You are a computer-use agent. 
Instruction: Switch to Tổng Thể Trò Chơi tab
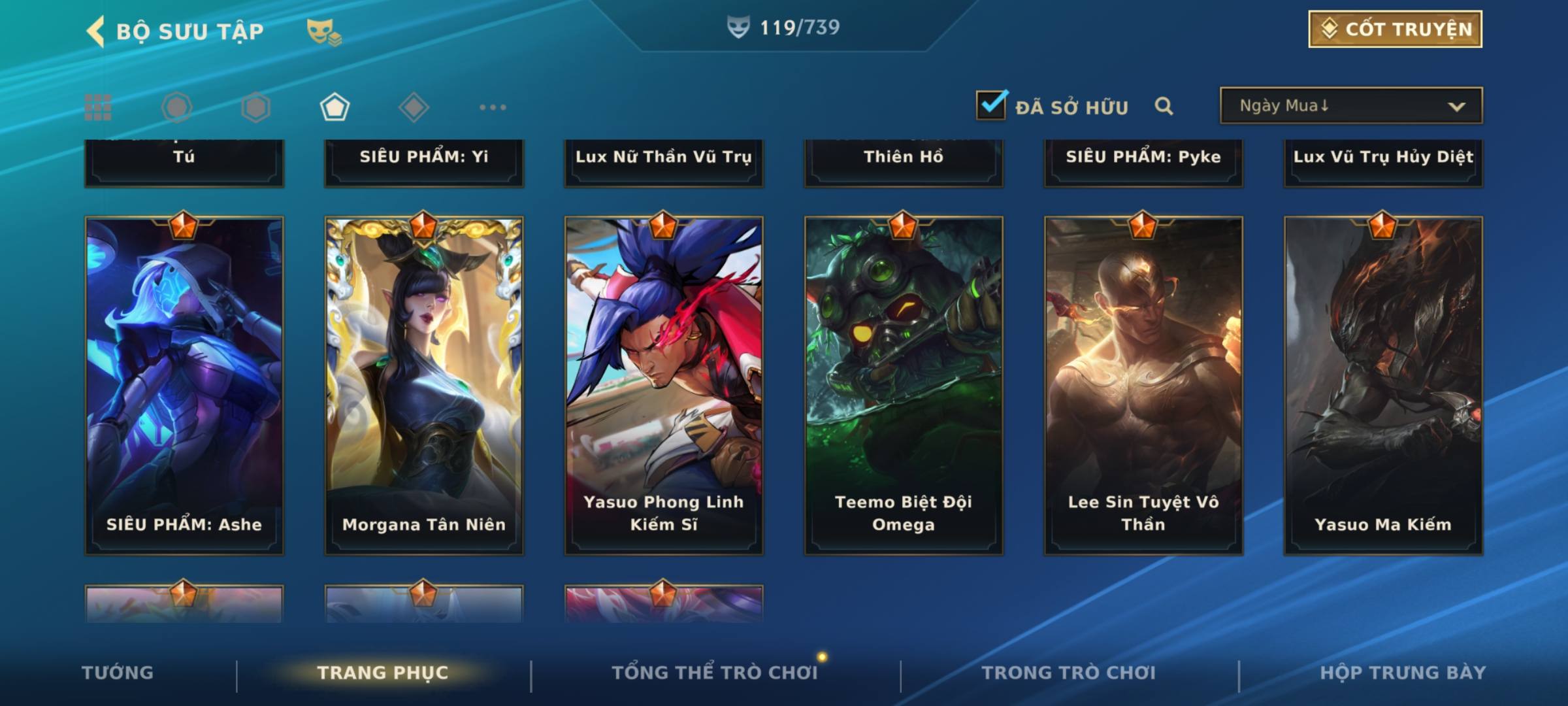tap(715, 673)
